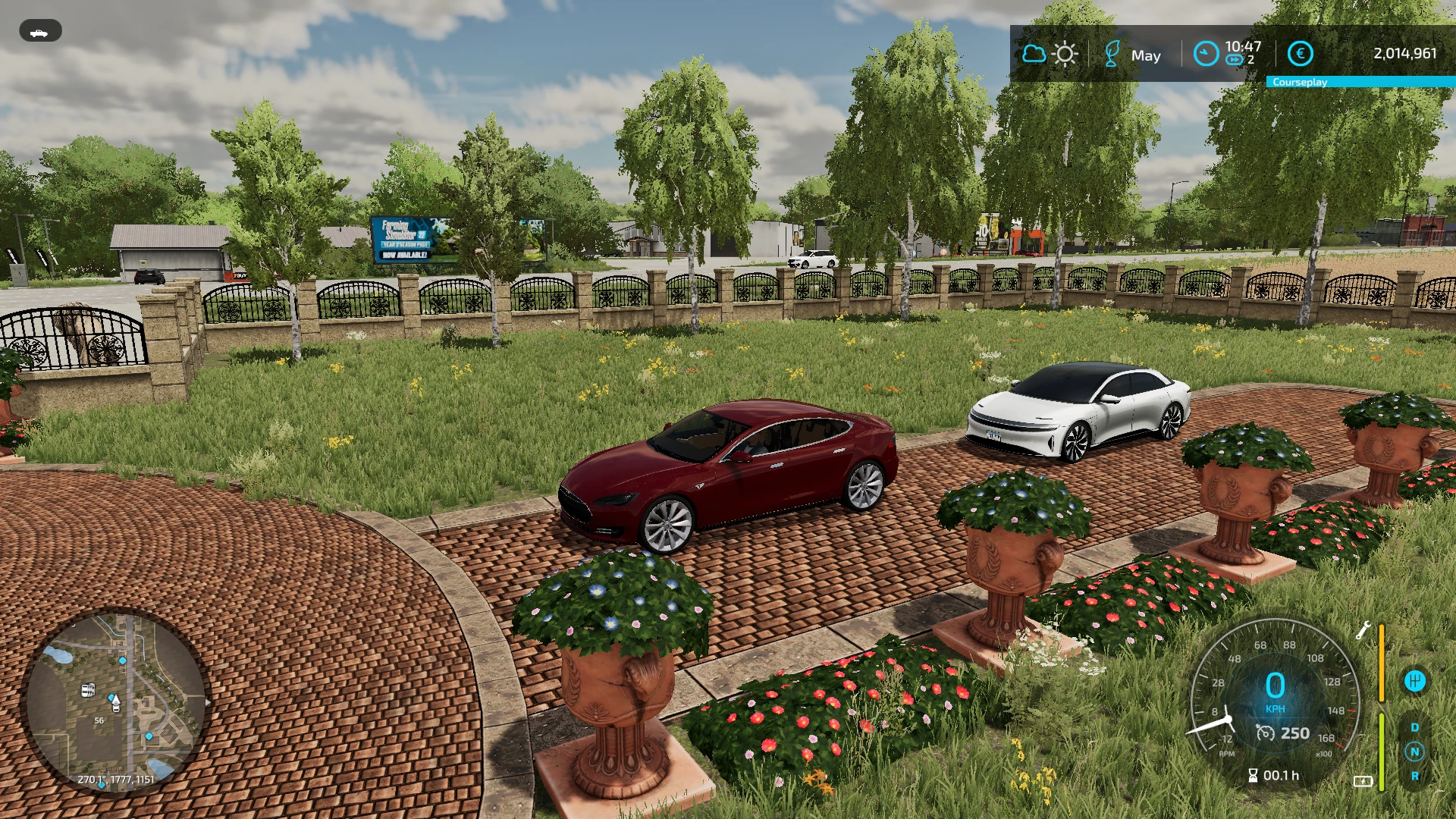1456x819 pixels.
Task: Click the cloud weather forecast icon
Action: 1034,54
